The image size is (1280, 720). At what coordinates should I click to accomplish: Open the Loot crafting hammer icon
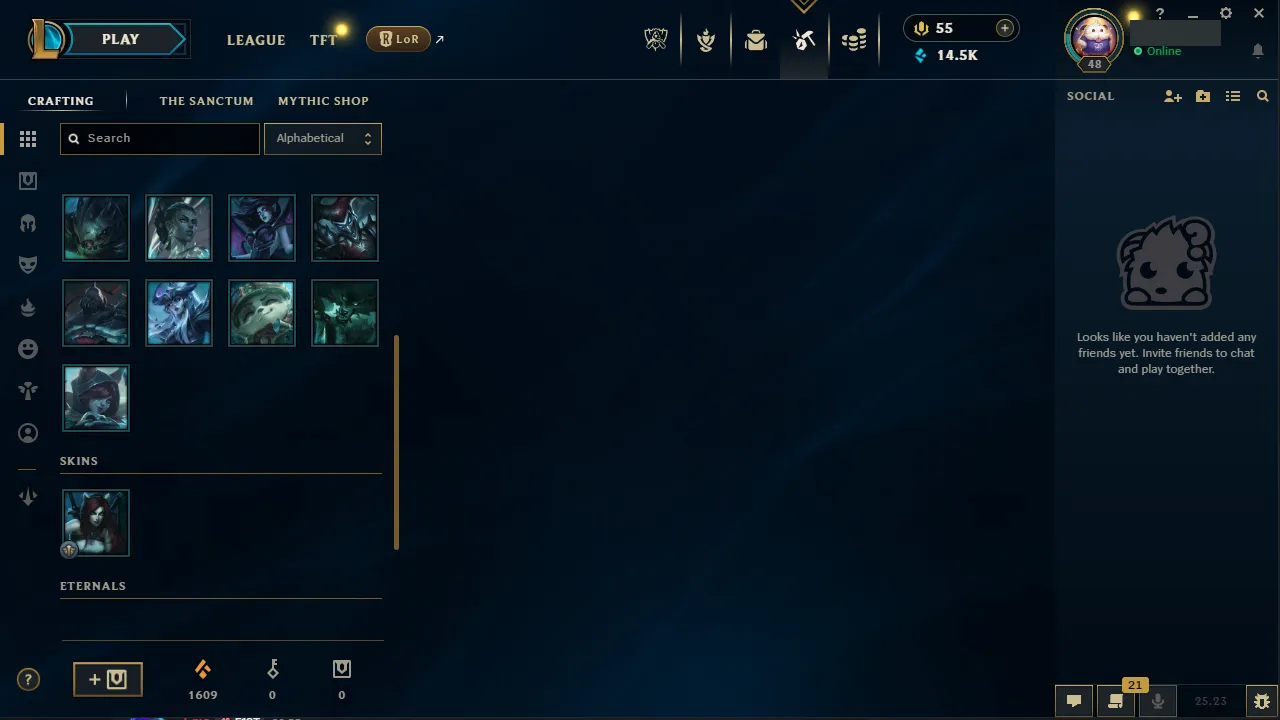[x=804, y=40]
